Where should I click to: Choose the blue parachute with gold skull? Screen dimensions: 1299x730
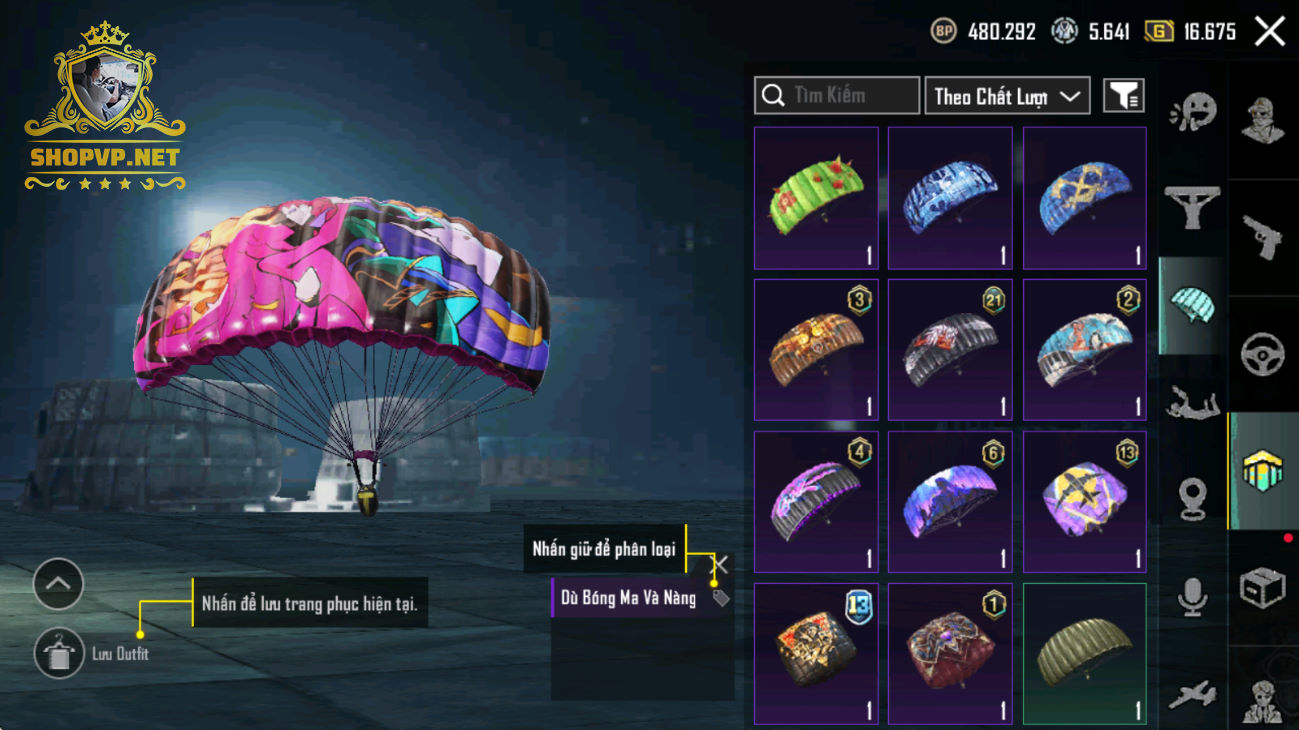[1084, 198]
